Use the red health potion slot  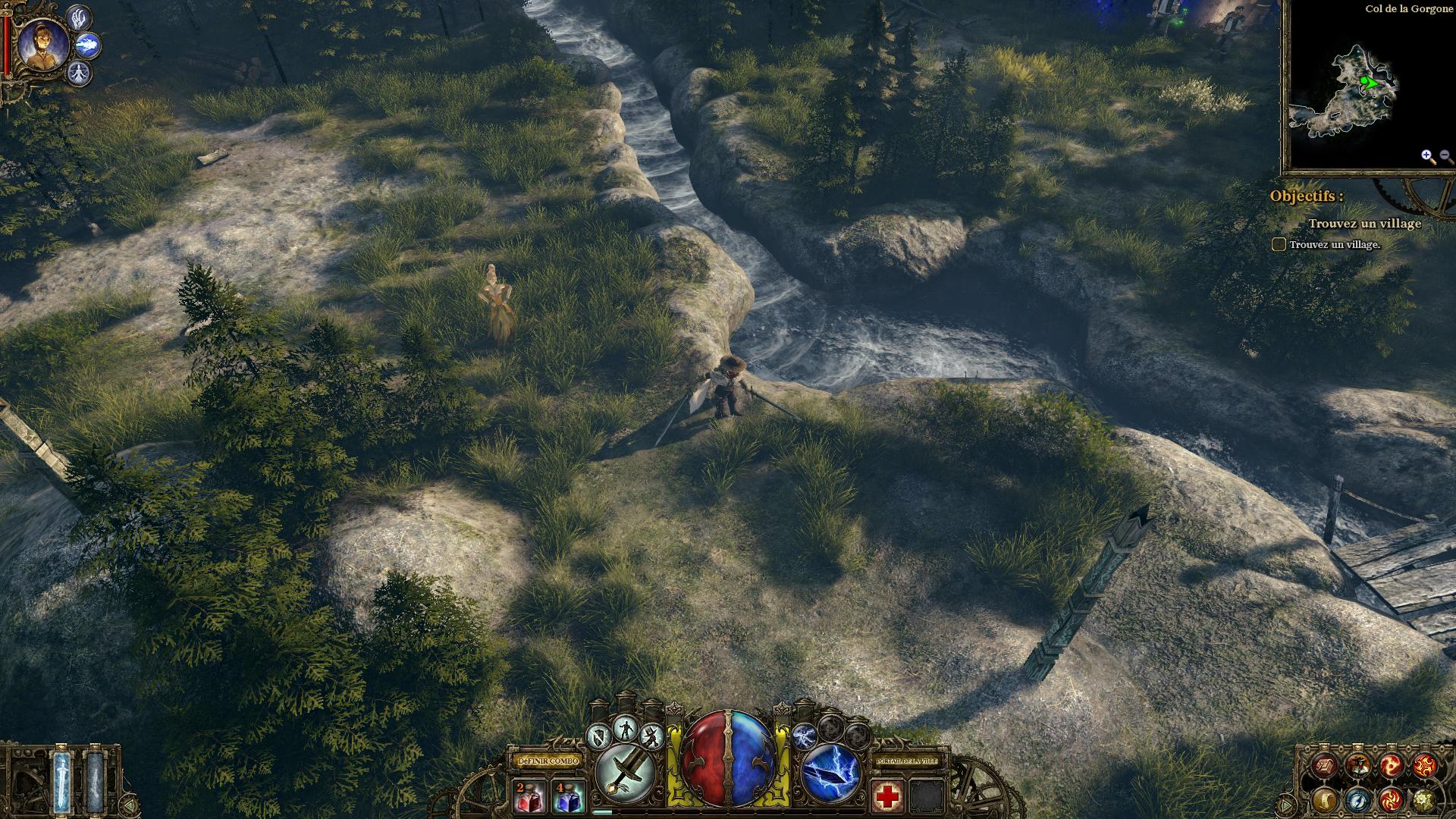(x=529, y=796)
